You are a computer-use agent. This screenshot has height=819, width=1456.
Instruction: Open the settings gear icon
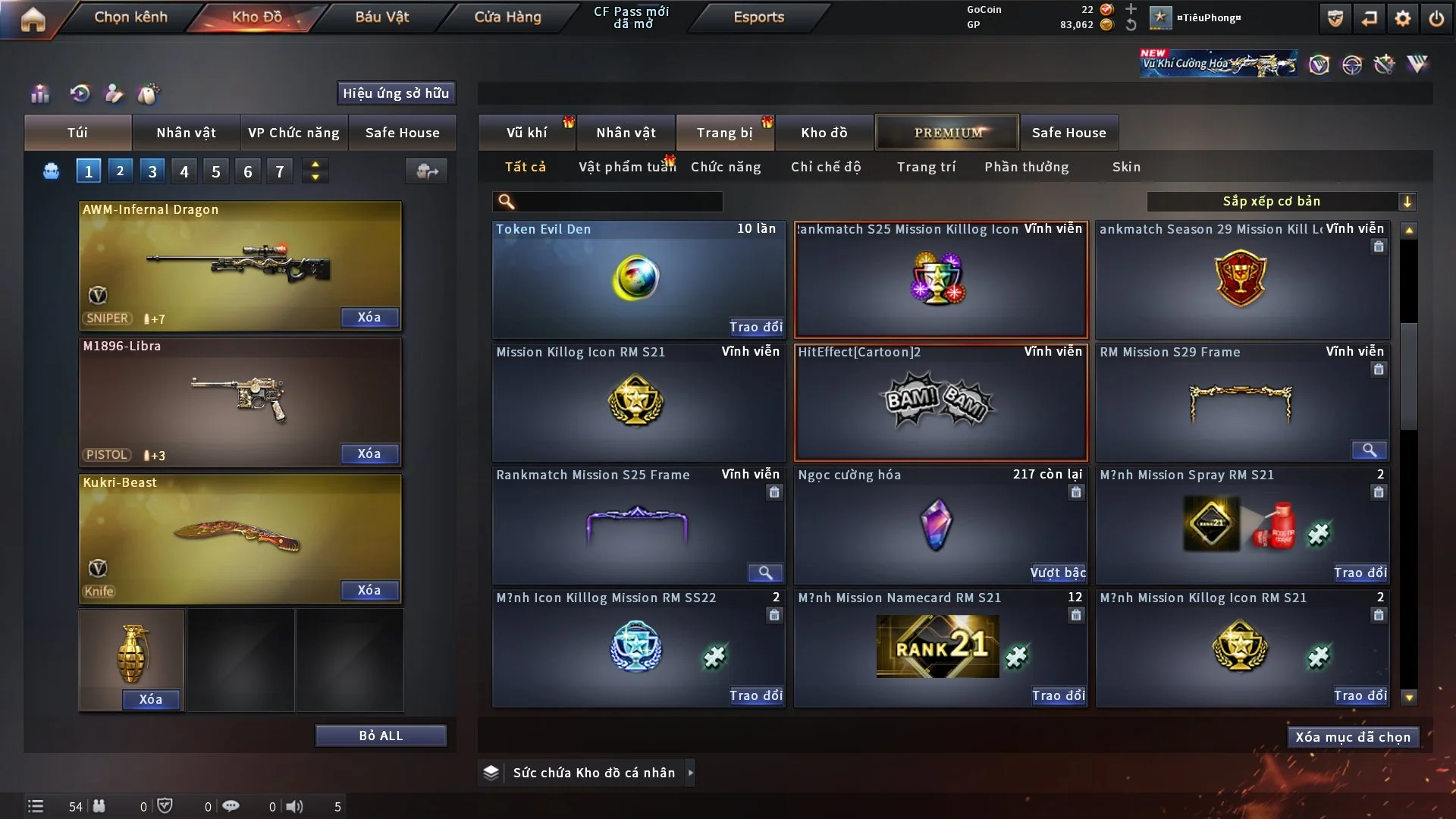coord(1402,19)
